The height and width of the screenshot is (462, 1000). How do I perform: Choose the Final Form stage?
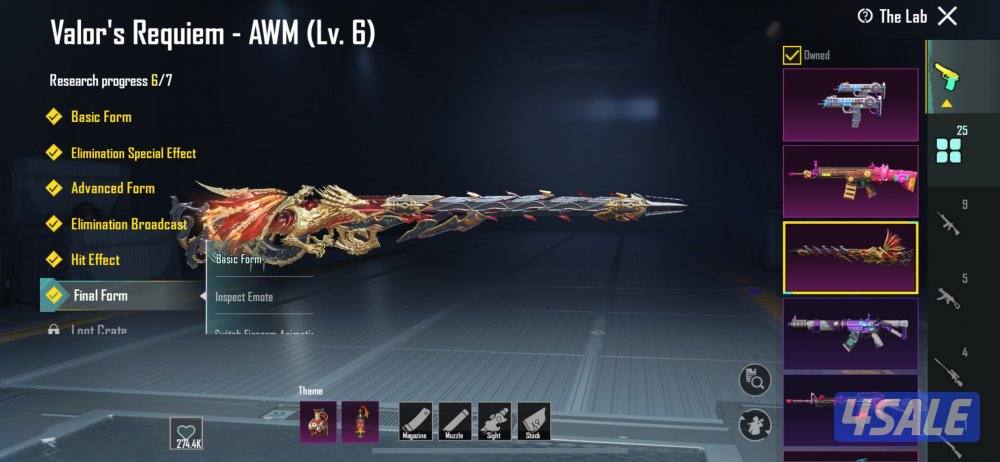pyautogui.click(x=100, y=296)
